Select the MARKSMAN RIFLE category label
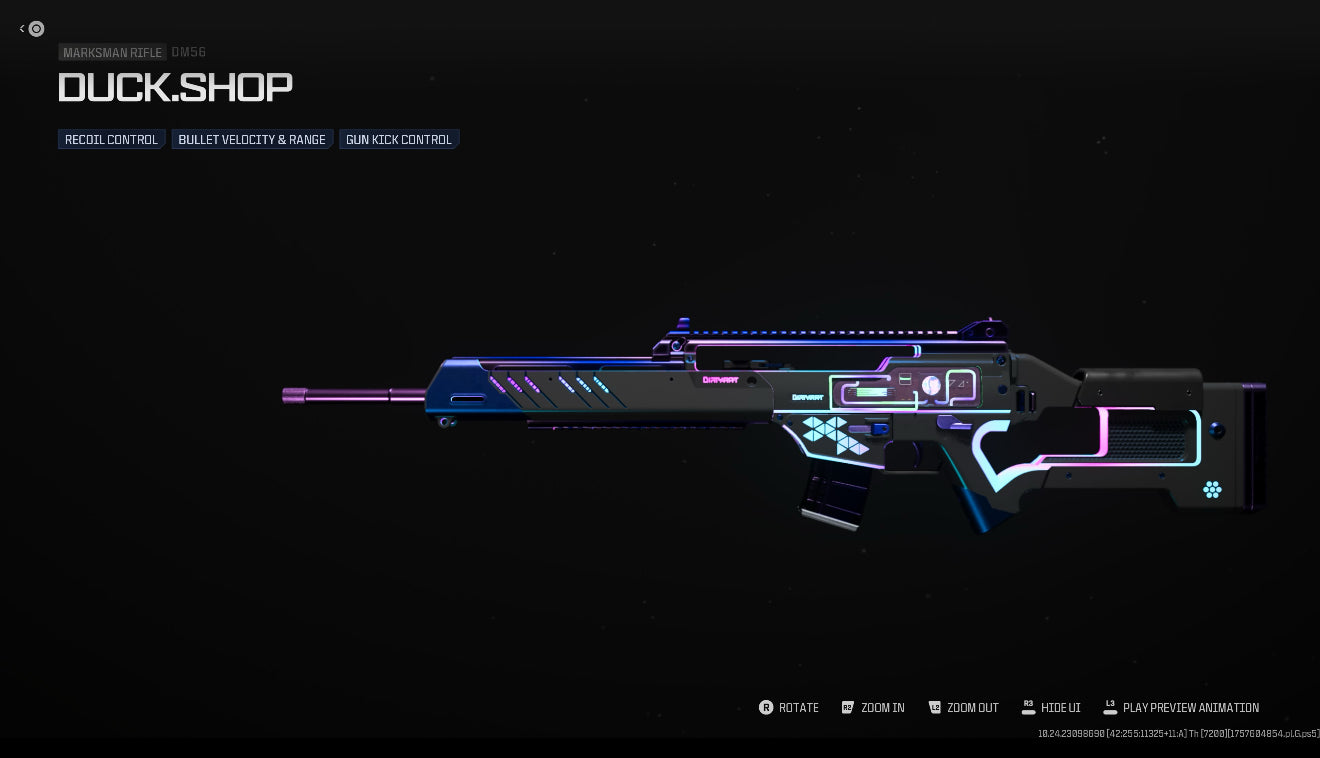The height and width of the screenshot is (758, 1320). point(112,53)
